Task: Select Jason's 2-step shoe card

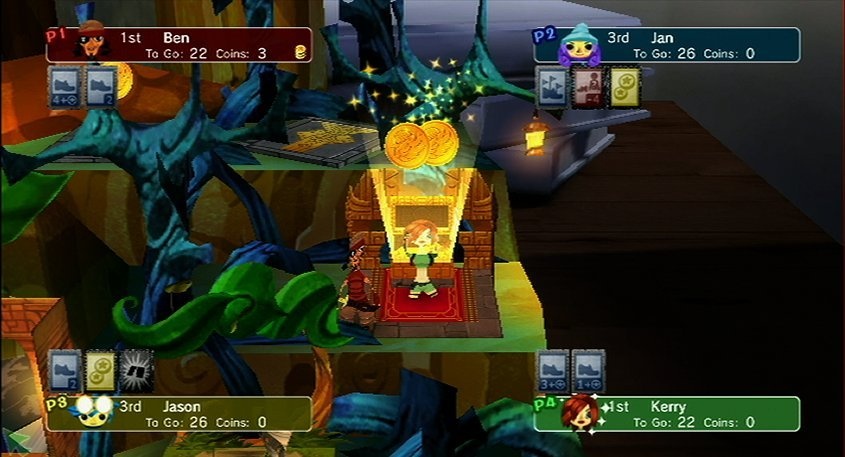Action: 66,369
